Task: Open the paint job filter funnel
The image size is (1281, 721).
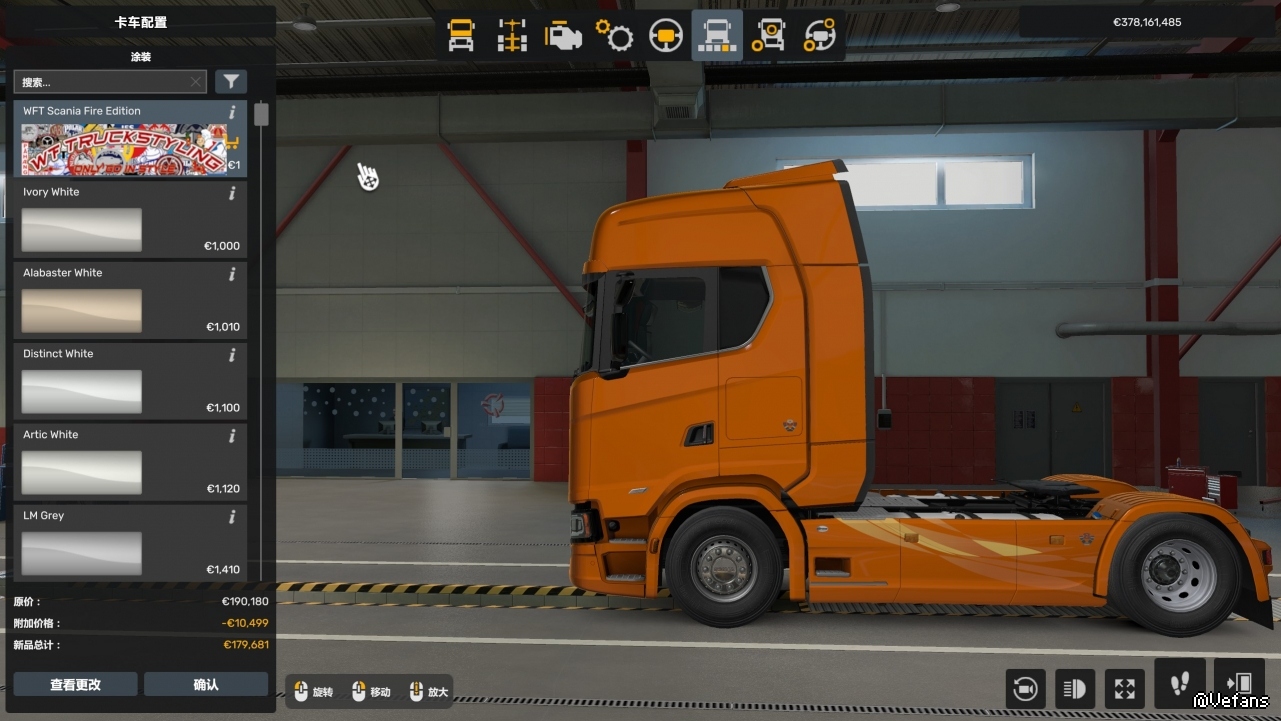Action: coord(231,82)
